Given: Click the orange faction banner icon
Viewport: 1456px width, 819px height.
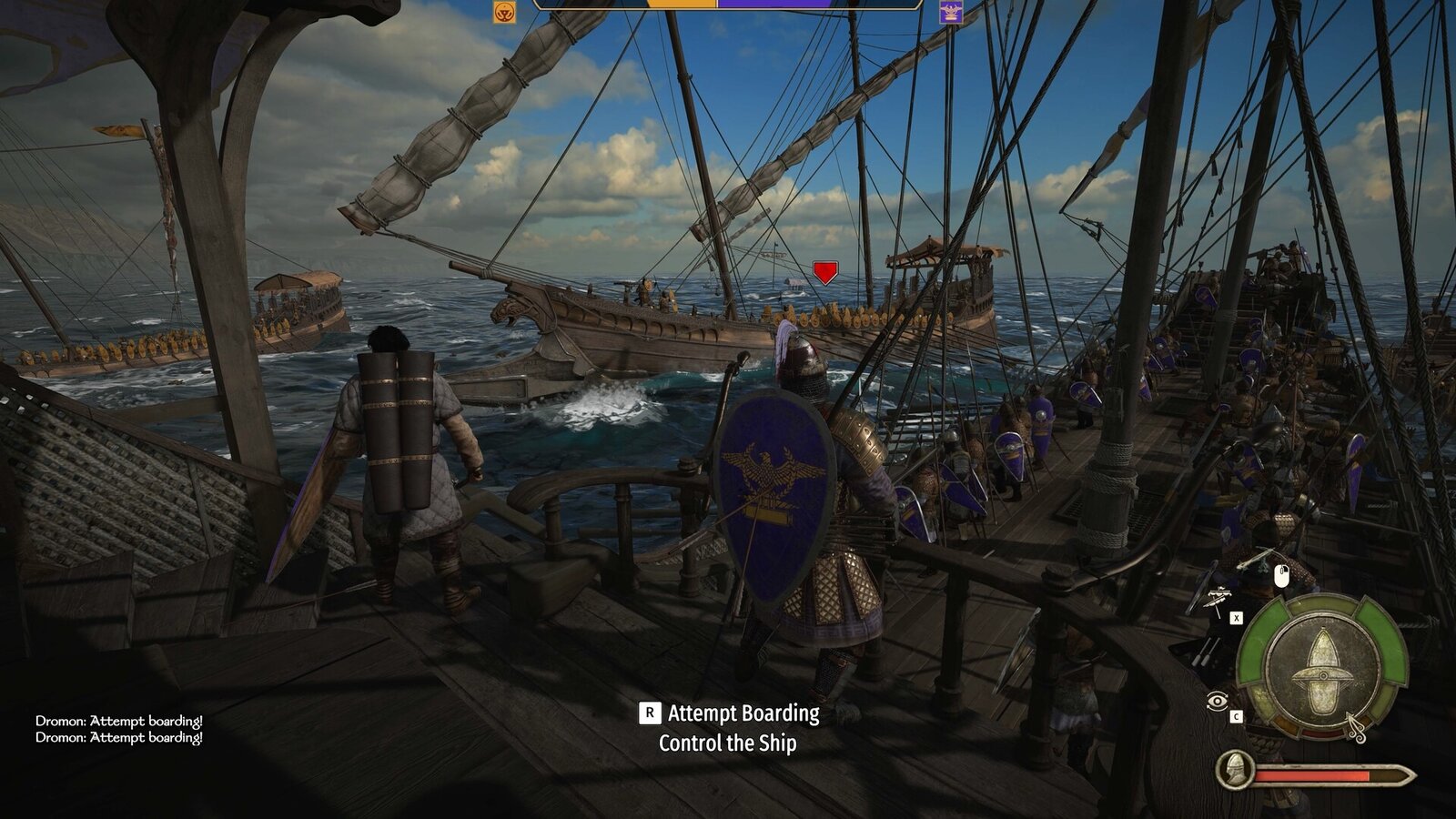Looking at the screenshot, I should coord(506,14).
